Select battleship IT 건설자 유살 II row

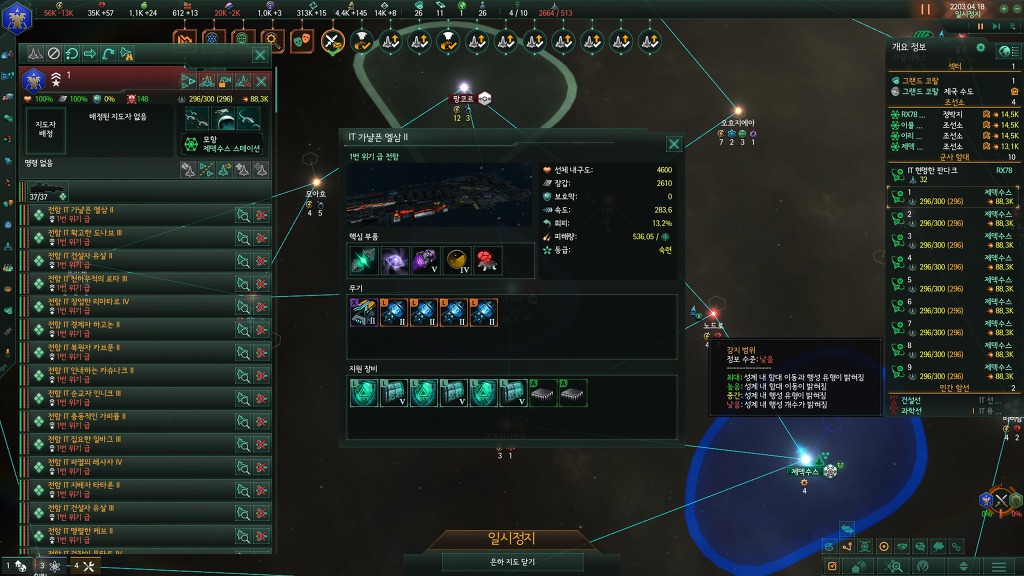pyautogui.click(x=130, y=260)
